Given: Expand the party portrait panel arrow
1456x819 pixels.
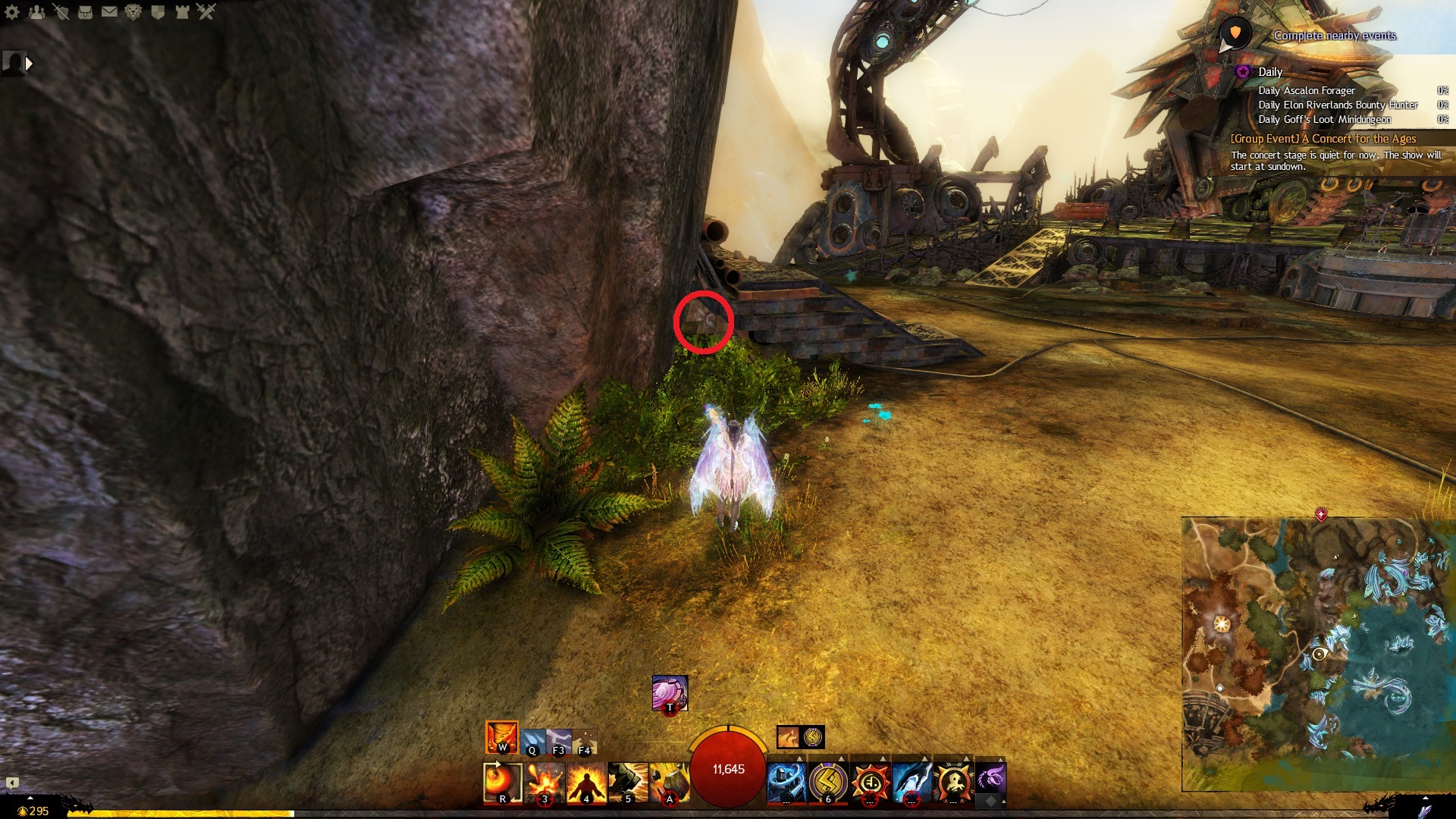Looking at the screenshot, I should pos(29,64).
